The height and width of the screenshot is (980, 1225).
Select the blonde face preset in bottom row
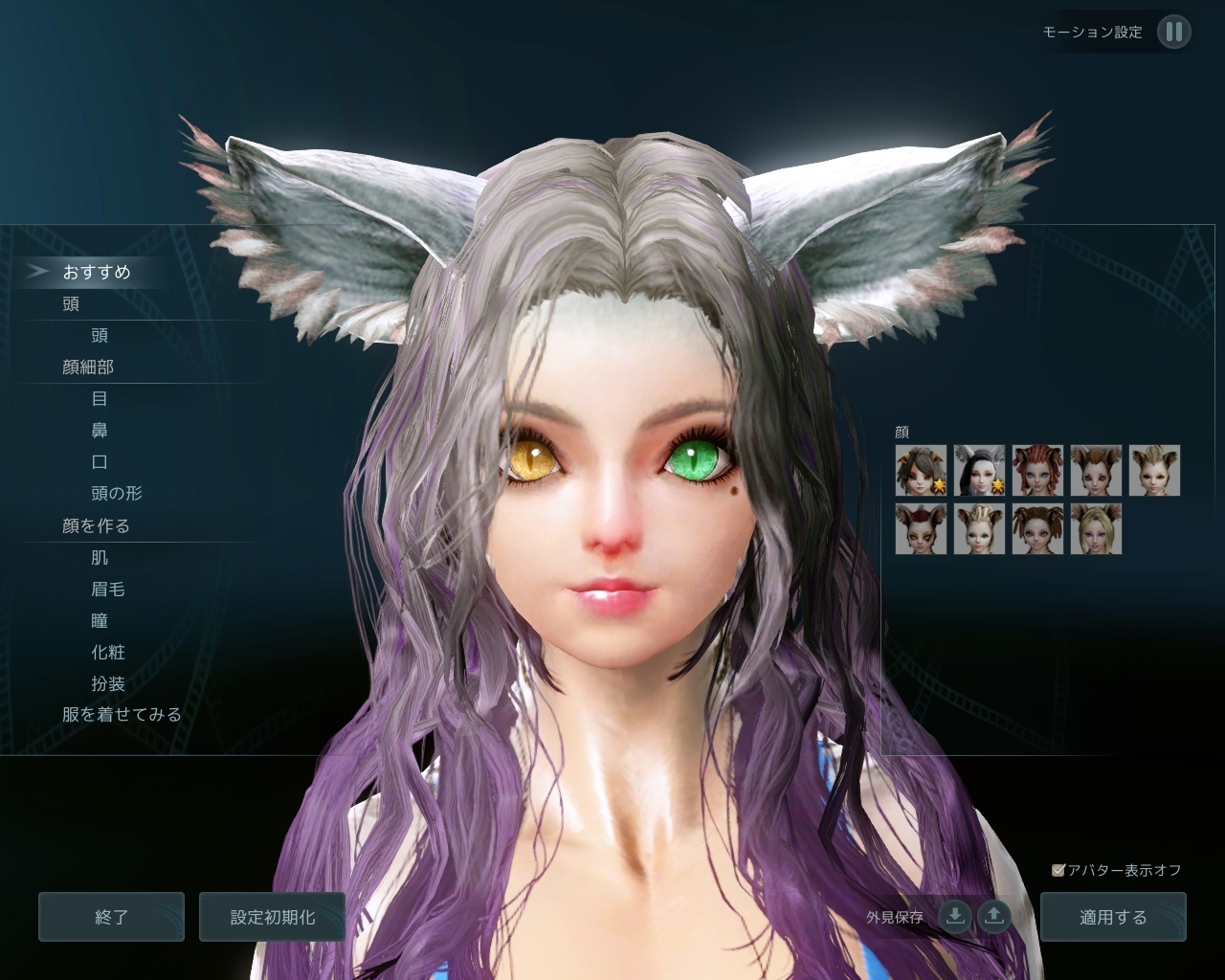click(1098, 529)
